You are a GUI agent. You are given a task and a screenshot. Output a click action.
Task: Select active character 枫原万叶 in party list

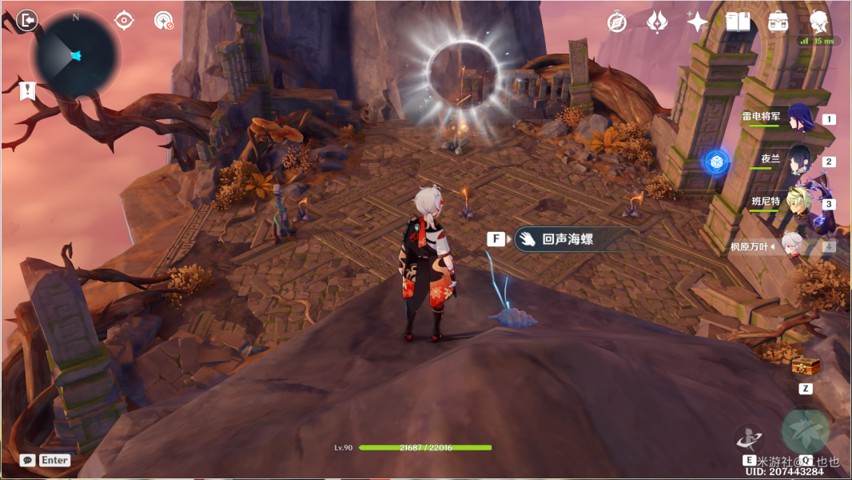pos(792,245)
